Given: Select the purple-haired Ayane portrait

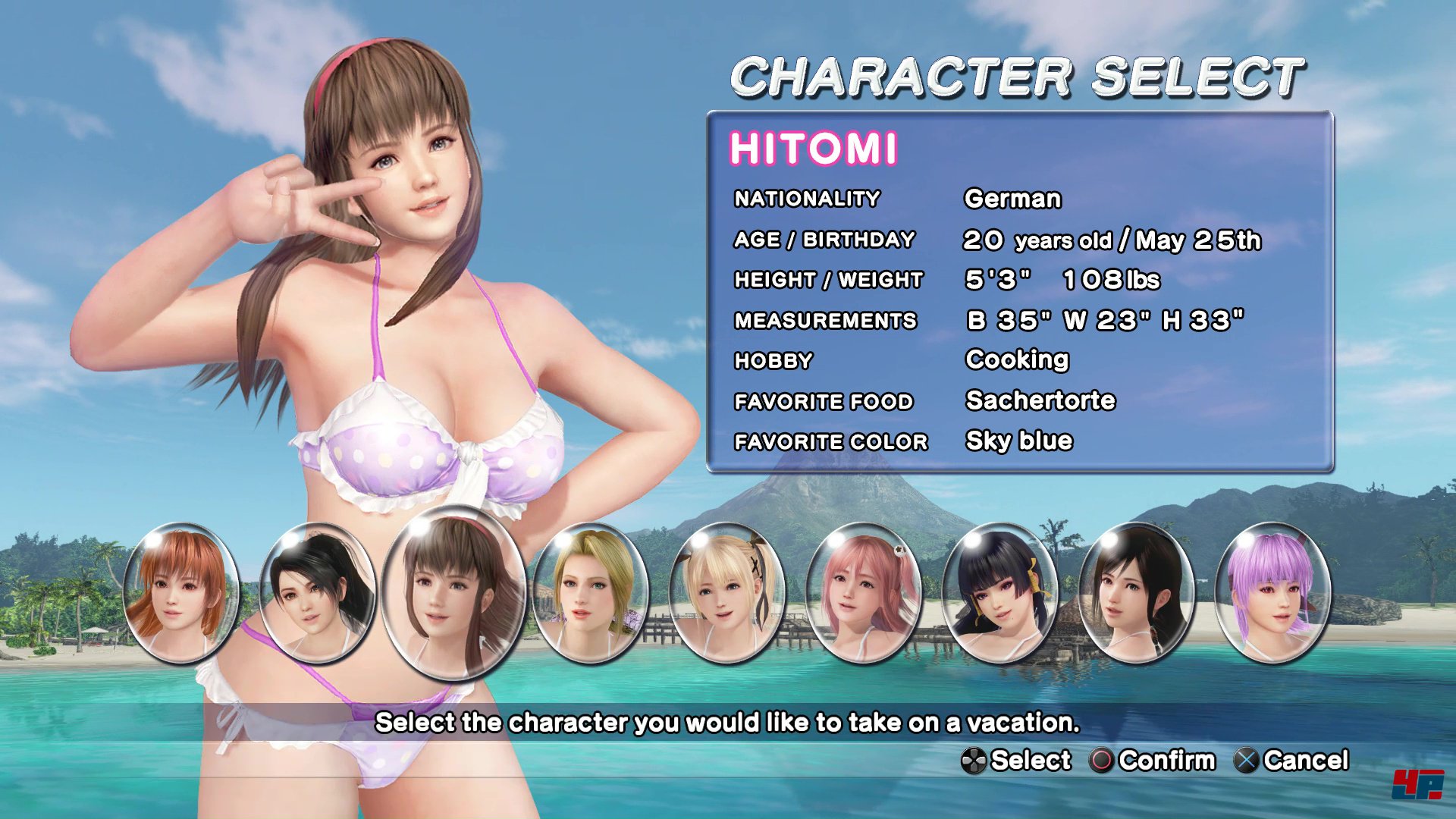Looking at the screenshot, I should click(1272, 592).
